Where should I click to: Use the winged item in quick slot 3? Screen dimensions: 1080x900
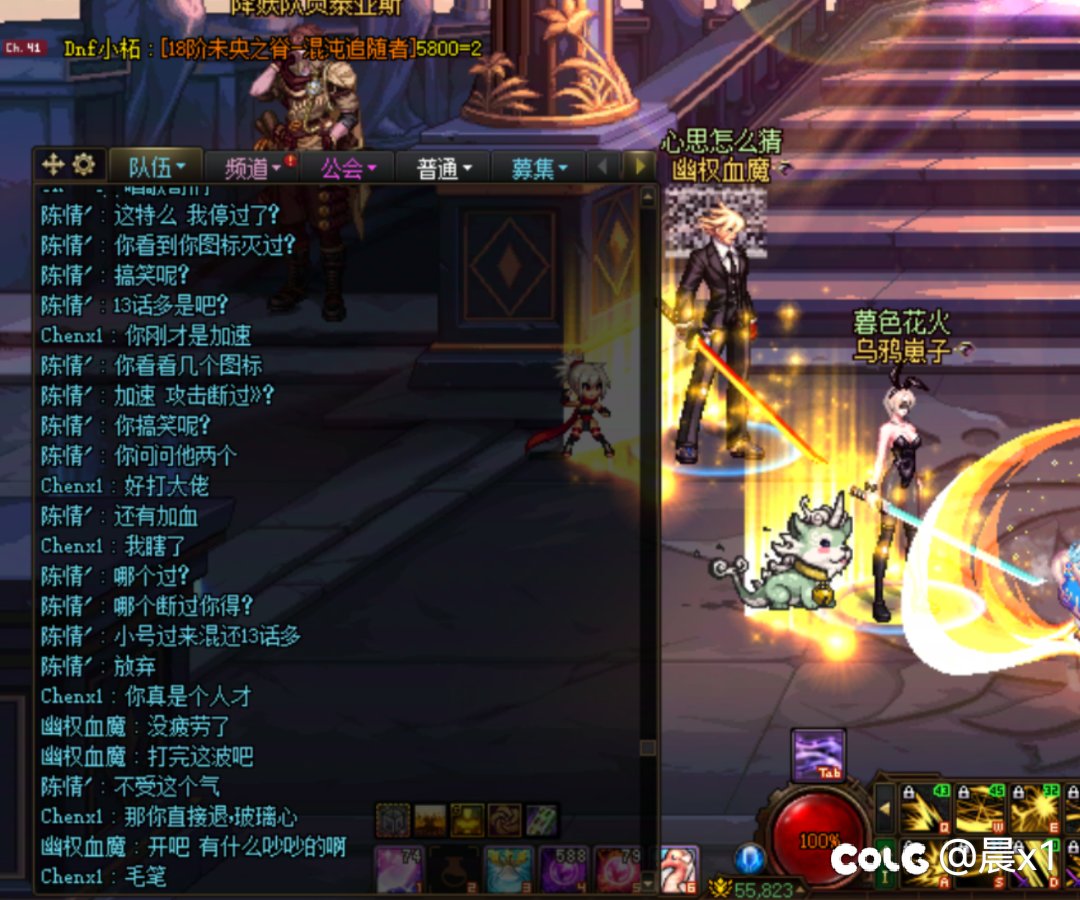[x=509, y=869]
